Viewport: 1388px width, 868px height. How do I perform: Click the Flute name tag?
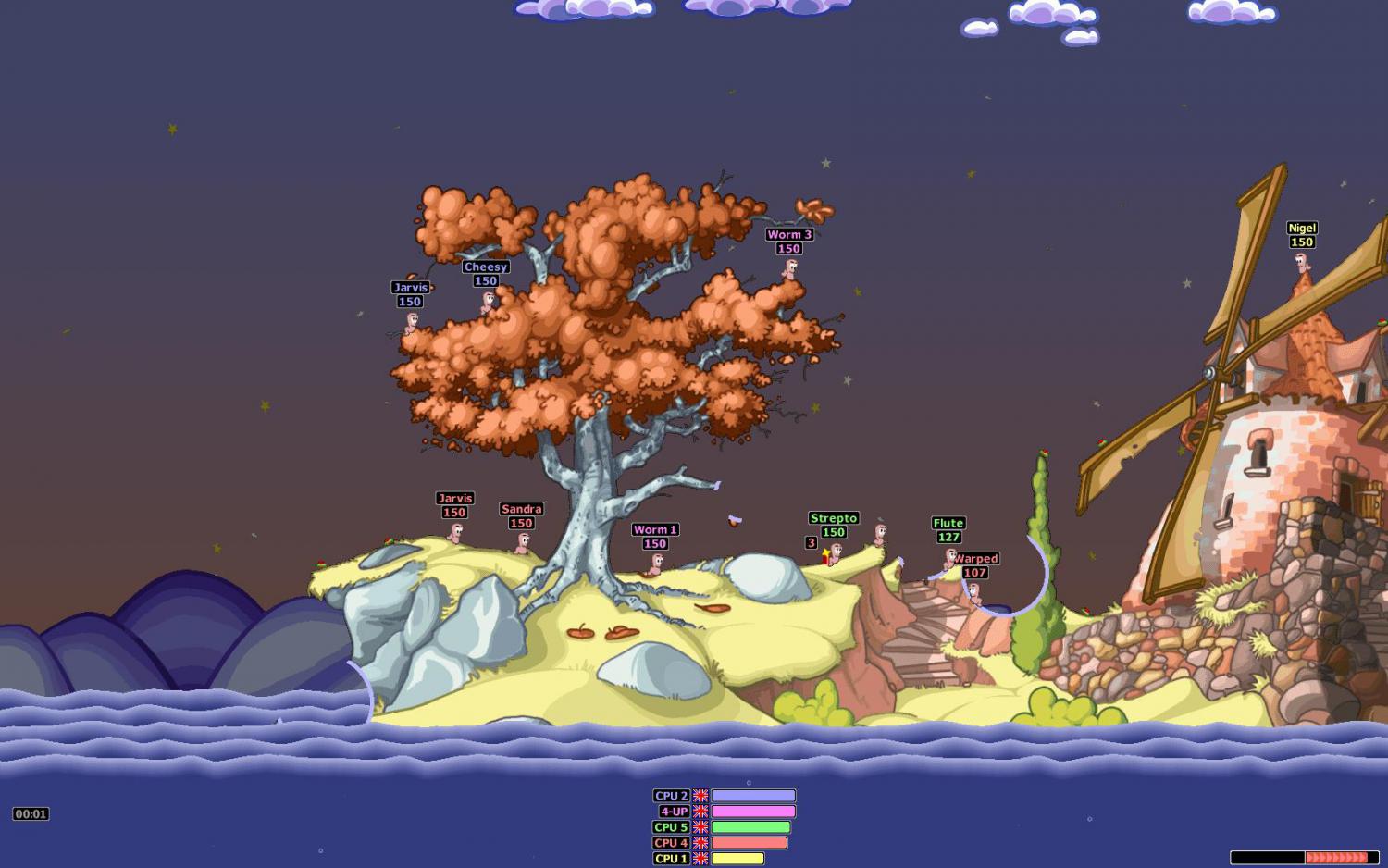(947, 523)
